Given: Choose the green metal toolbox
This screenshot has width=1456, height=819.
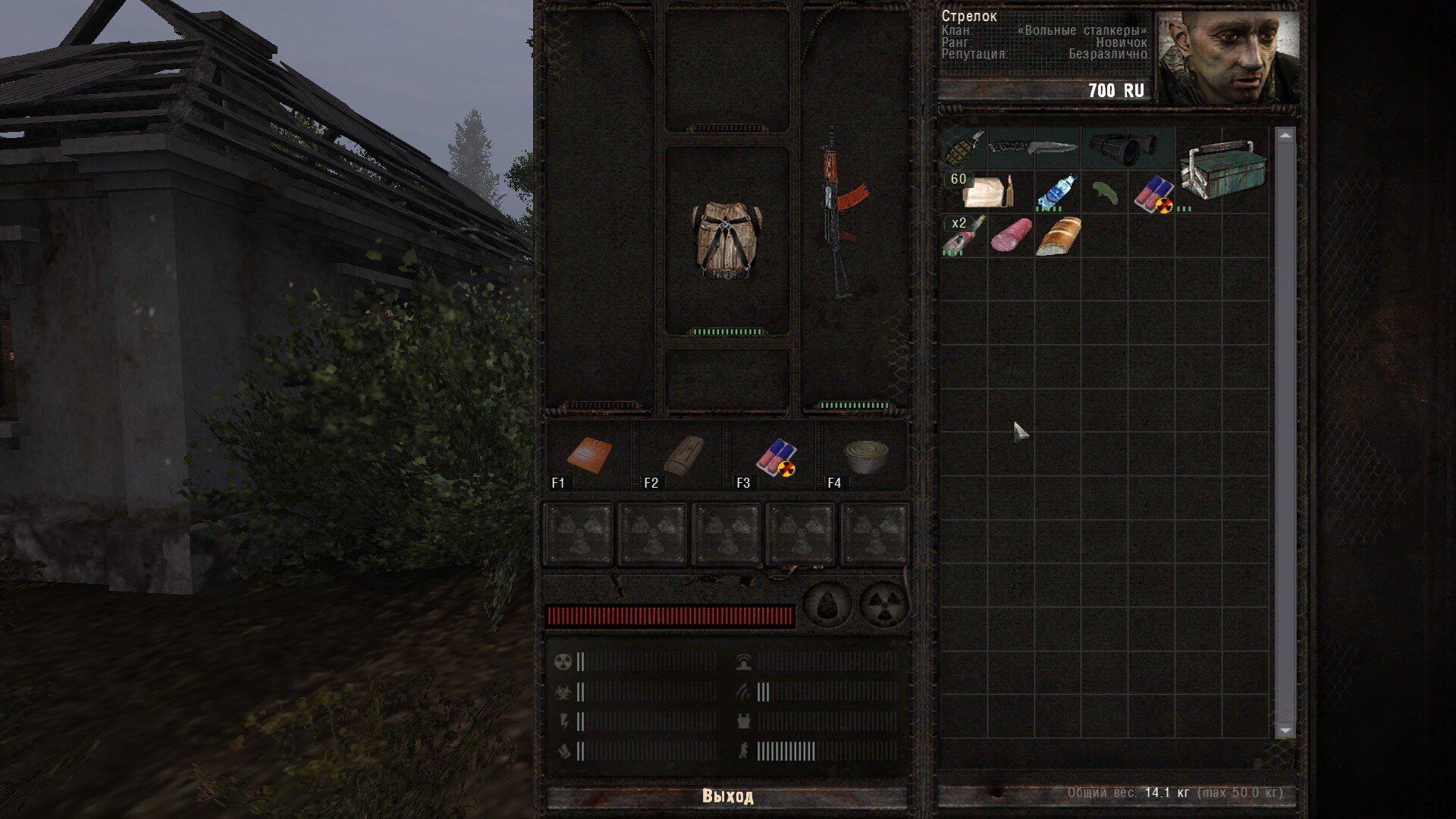Looking at the screenshot, I should coord(1222,169).
